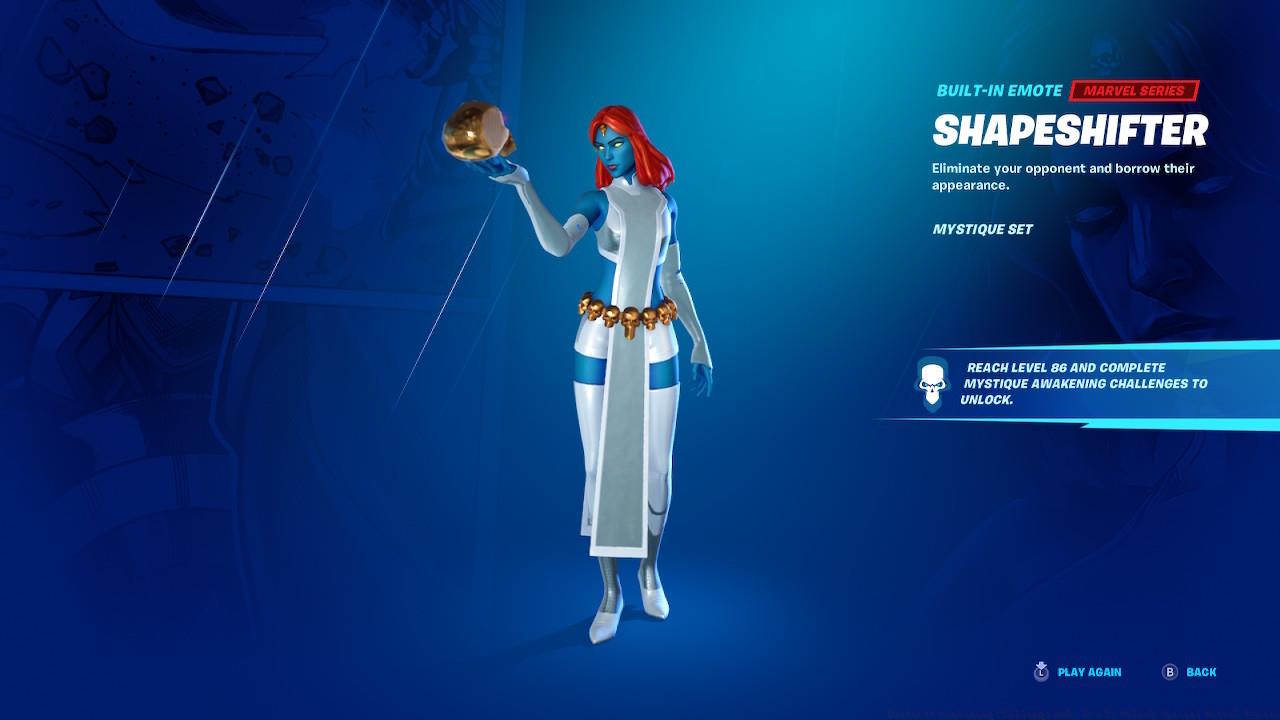Open the Mystique Set collection

pos(981,229)
